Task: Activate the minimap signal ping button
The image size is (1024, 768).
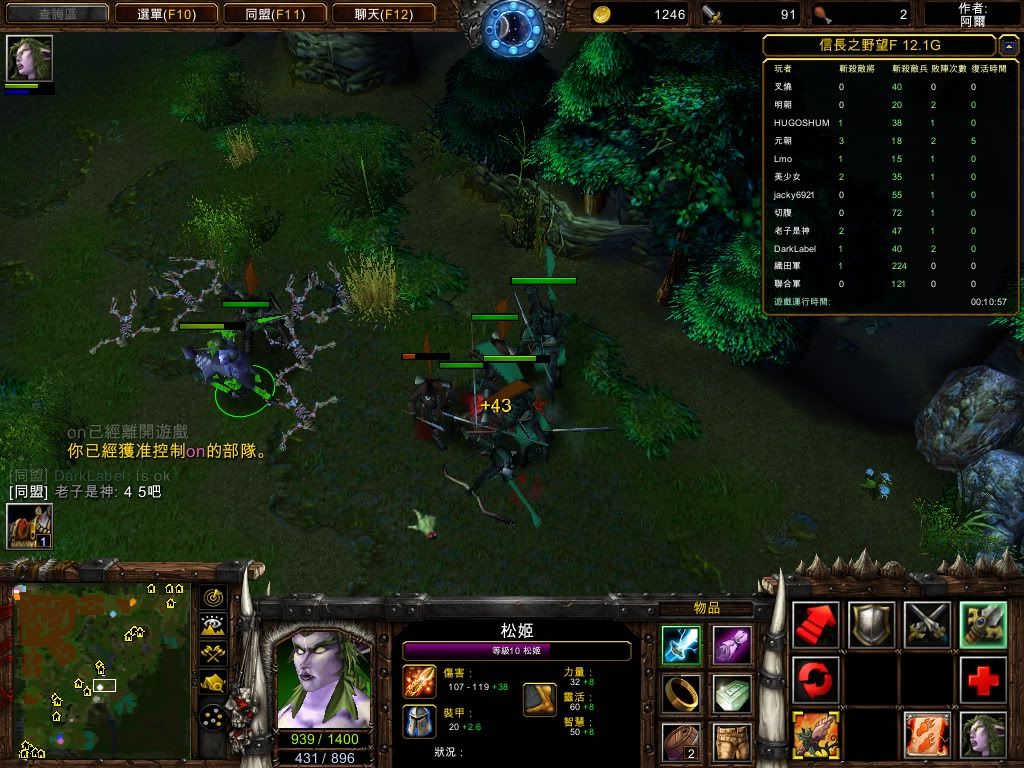Action: coord(213,597)
